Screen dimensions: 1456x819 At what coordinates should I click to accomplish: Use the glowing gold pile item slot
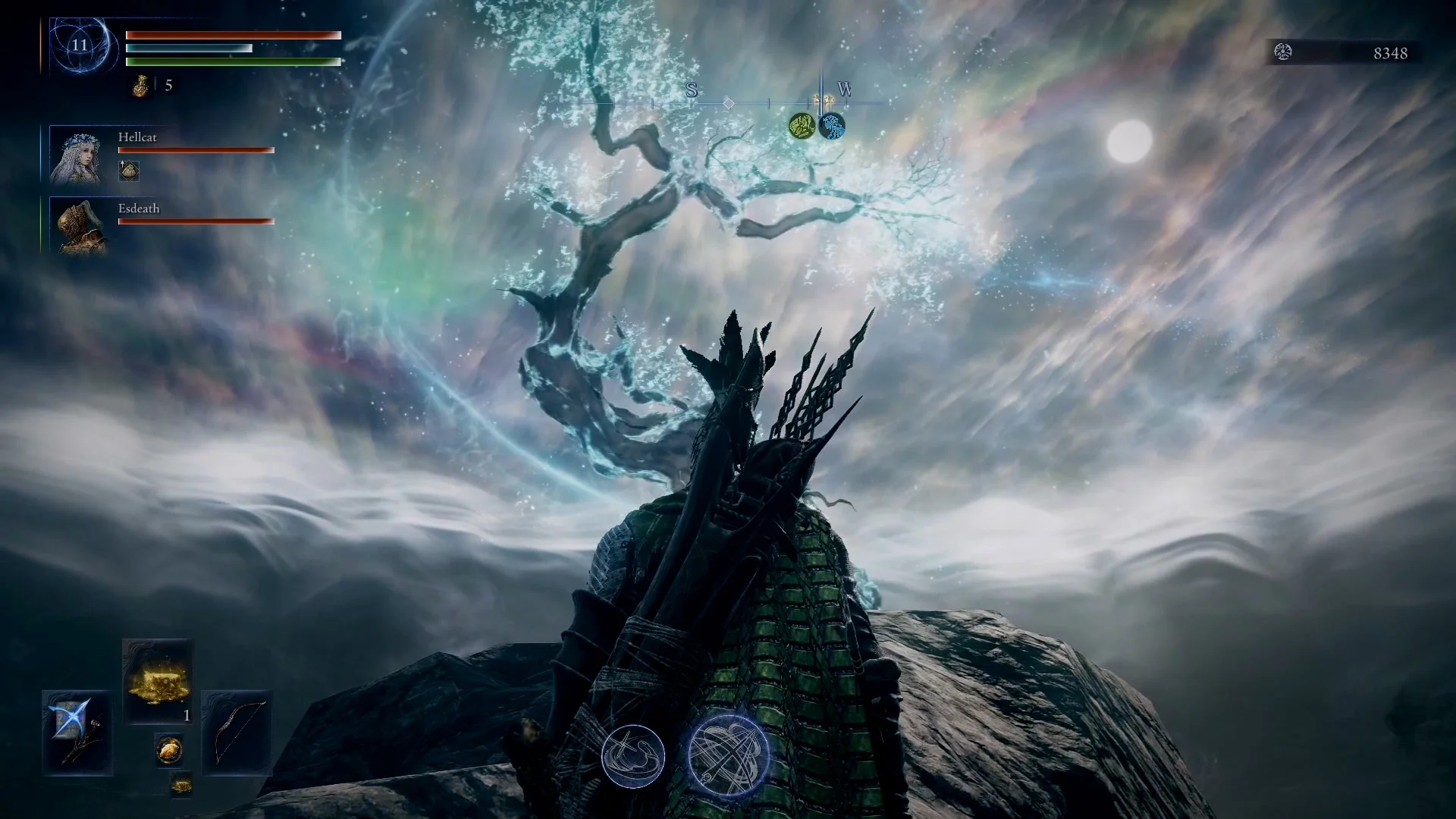point(157,680)
